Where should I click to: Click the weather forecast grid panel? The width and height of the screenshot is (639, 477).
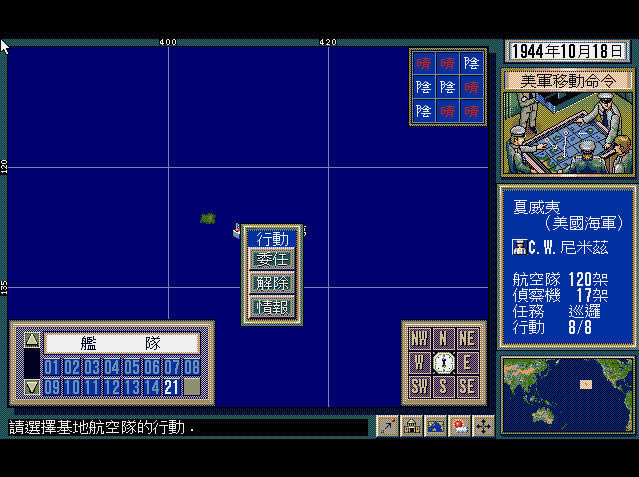(x=447, y=87)
